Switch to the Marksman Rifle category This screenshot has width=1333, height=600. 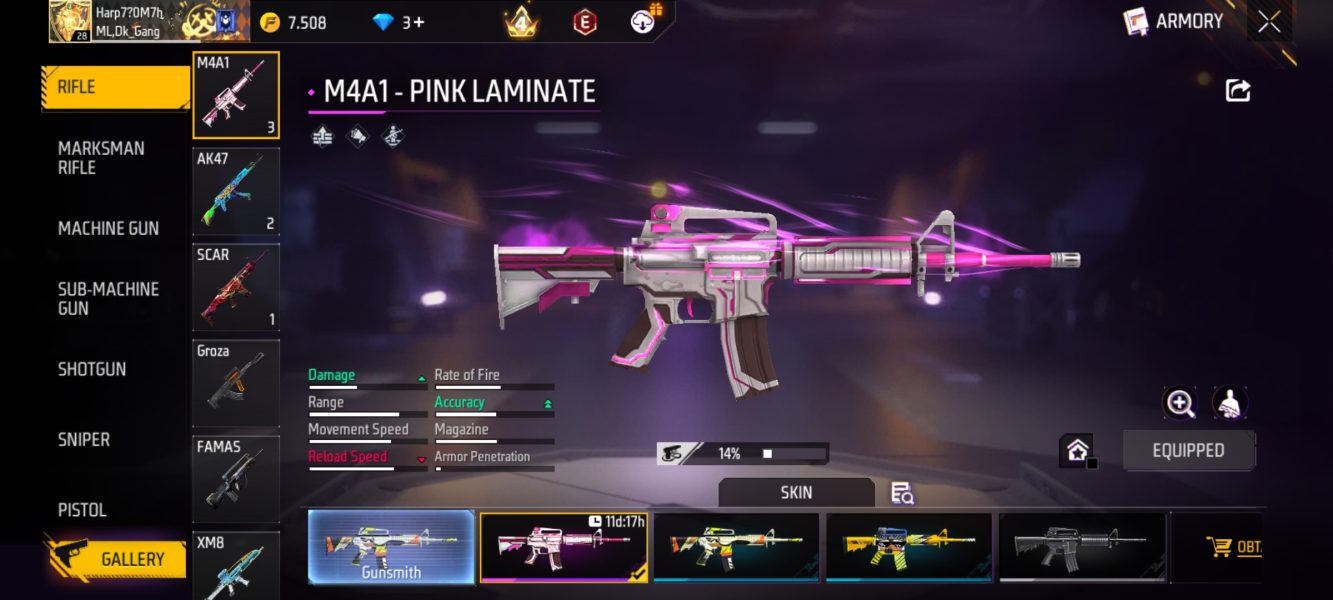[101, 158]
